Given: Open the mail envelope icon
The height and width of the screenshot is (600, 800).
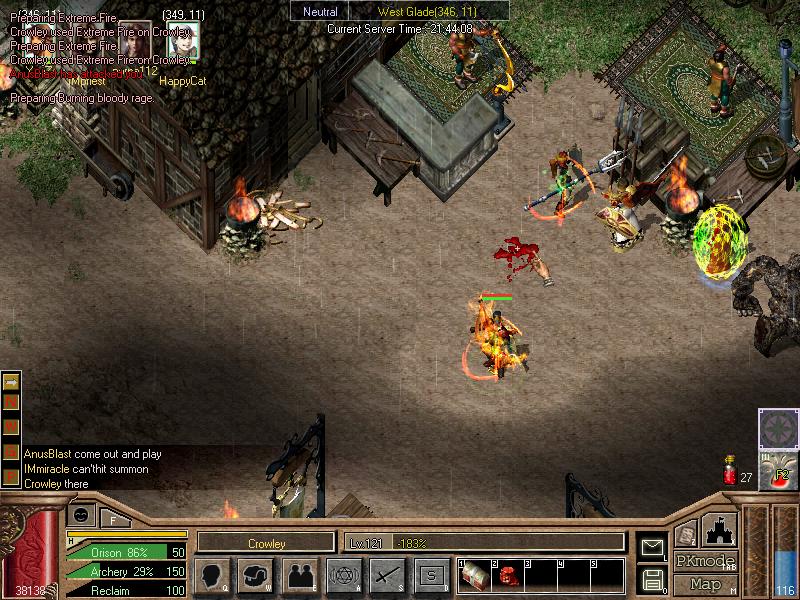Looking at the screenshot, I should 652,546.
